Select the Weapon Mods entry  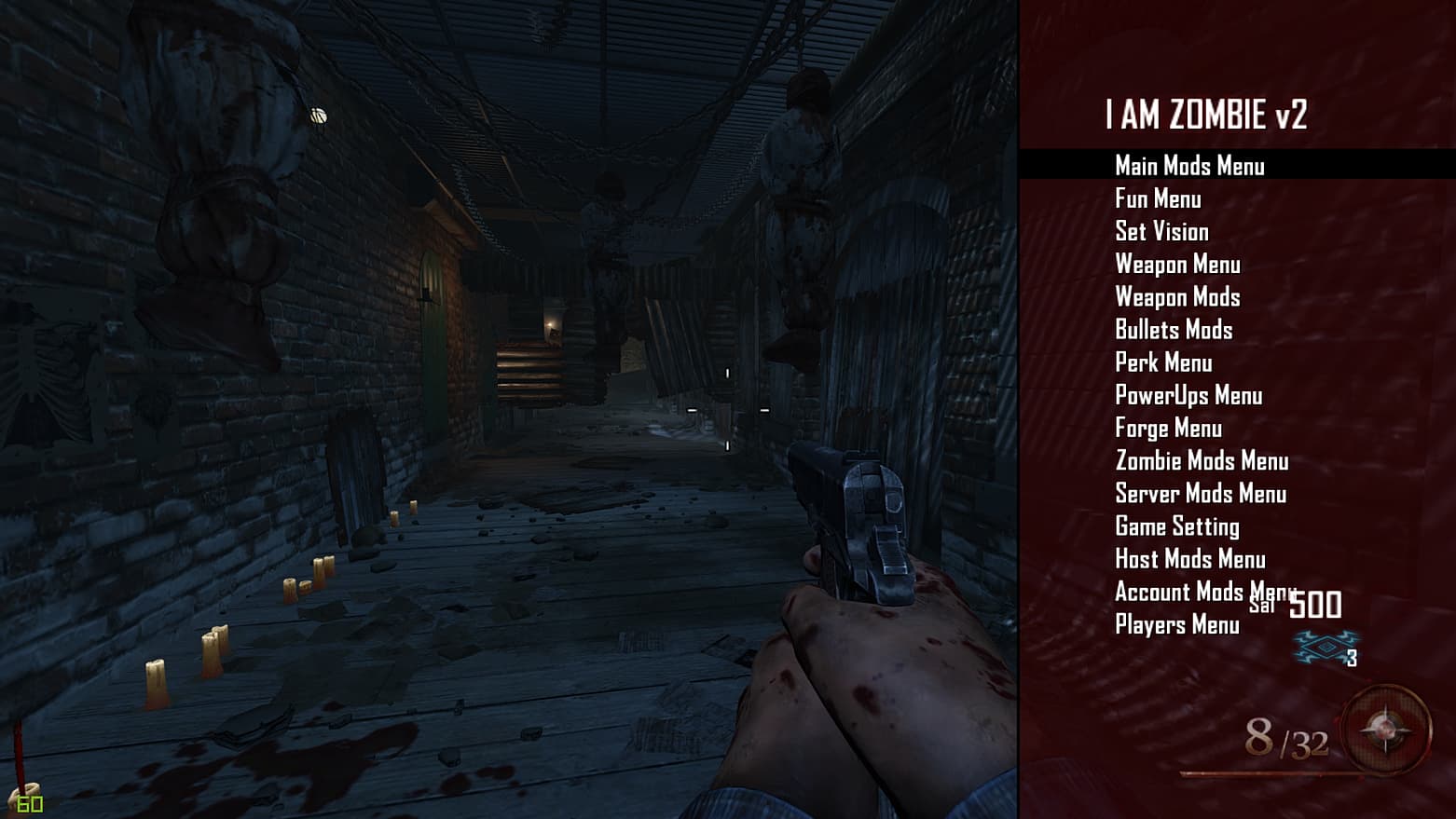(x=1177, y=297)
